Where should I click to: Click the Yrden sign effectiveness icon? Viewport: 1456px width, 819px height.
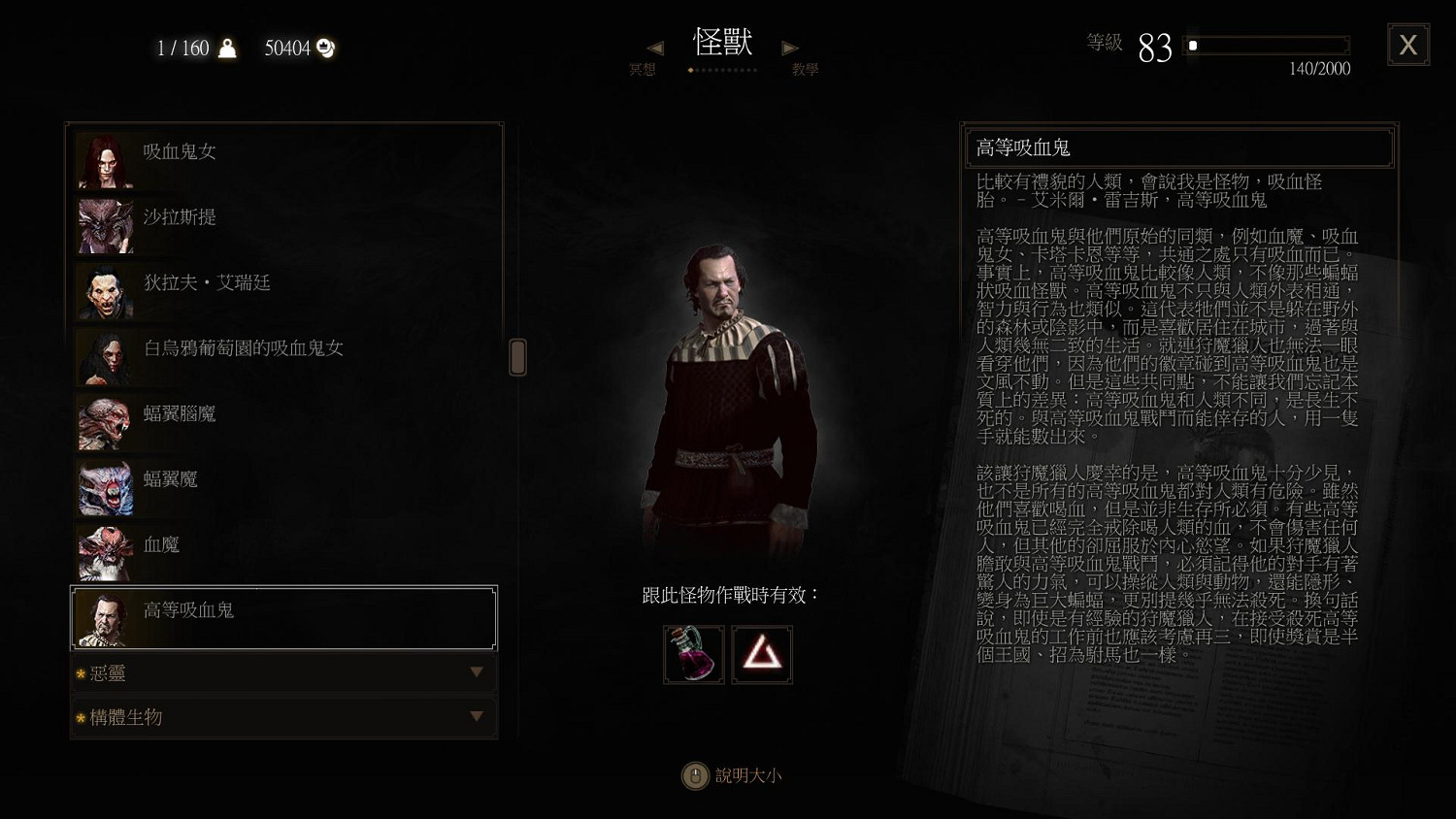(761, 654)
